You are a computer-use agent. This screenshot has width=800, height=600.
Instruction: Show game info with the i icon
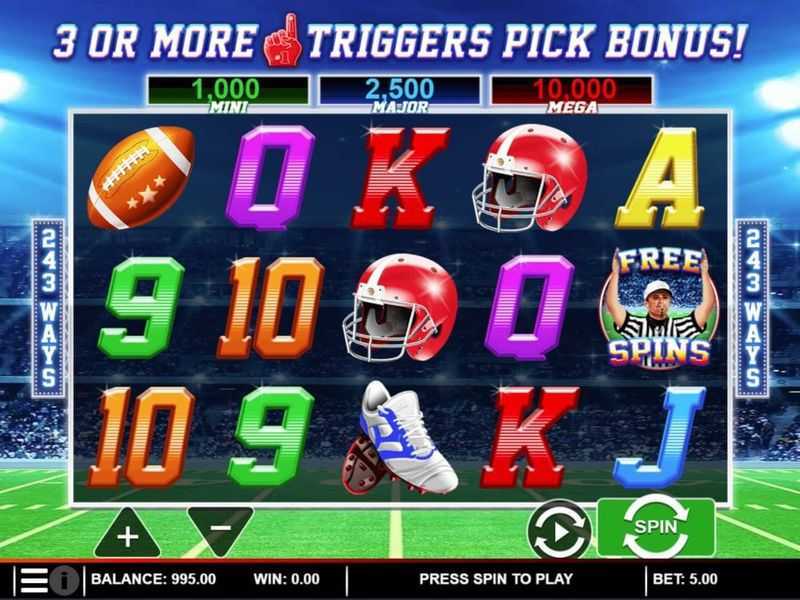tap(64, 579)
